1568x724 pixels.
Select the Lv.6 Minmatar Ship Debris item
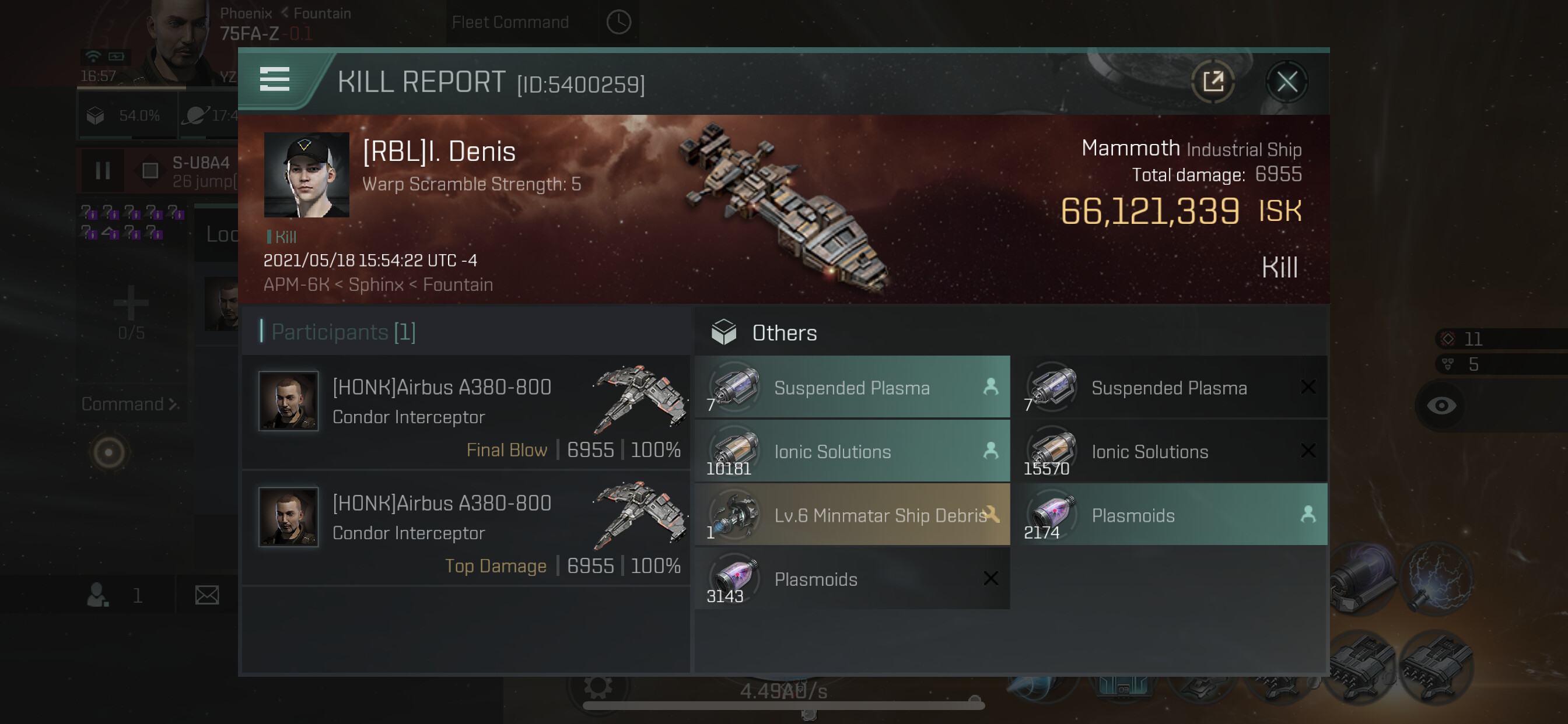(x=852, y=515)
